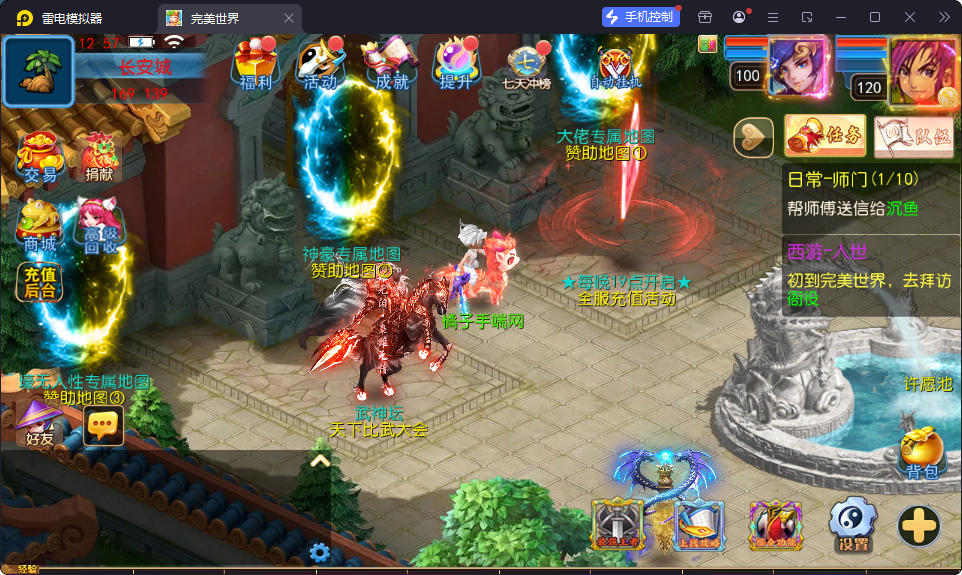
Task: Expand the yellow plus menu button
Action: point(918,526)
